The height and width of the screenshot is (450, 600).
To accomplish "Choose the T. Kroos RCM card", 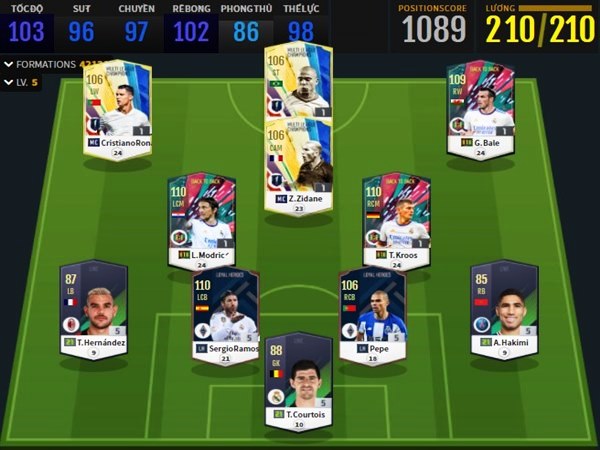I will click(397, 213).
